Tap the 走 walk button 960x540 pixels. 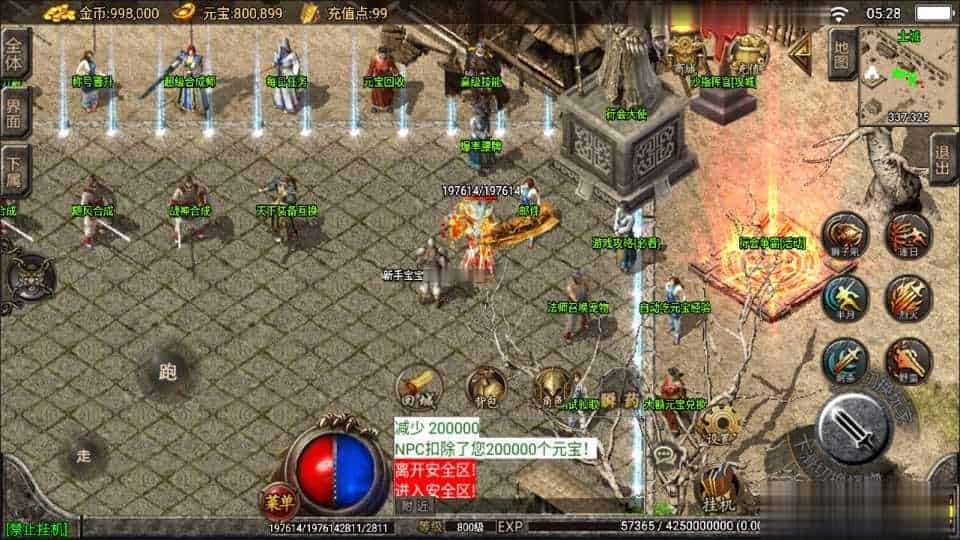84,457
